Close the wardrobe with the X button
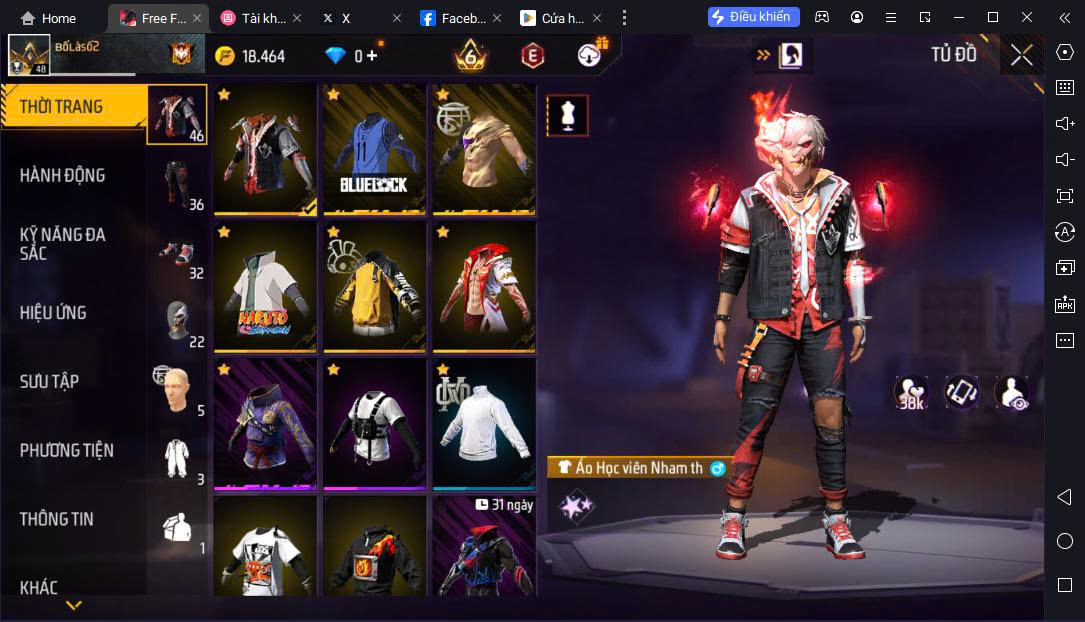Viewport: 1085px width, 622px height. point(1021,55)
